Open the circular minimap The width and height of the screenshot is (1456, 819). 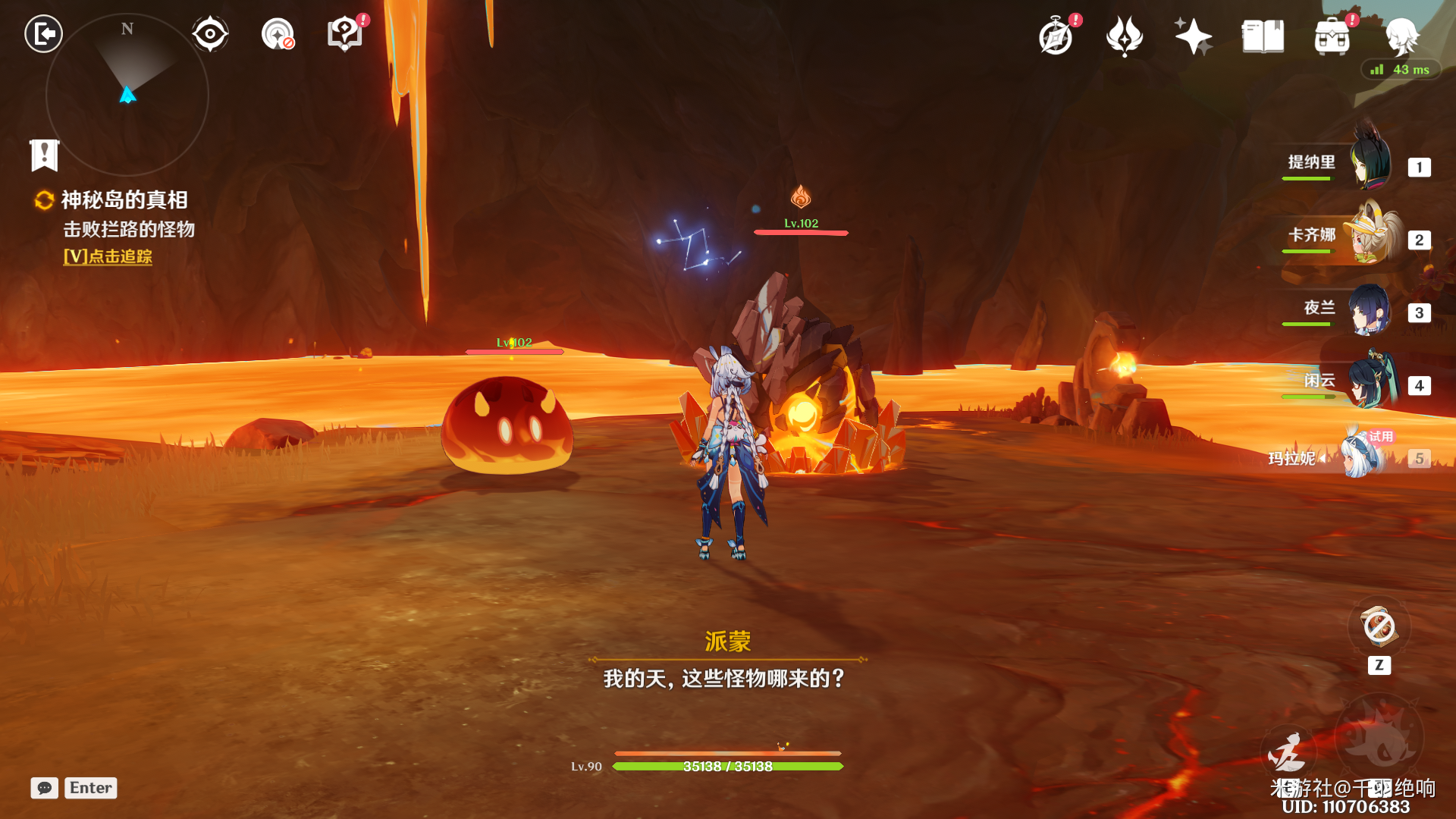click(127, 95)
